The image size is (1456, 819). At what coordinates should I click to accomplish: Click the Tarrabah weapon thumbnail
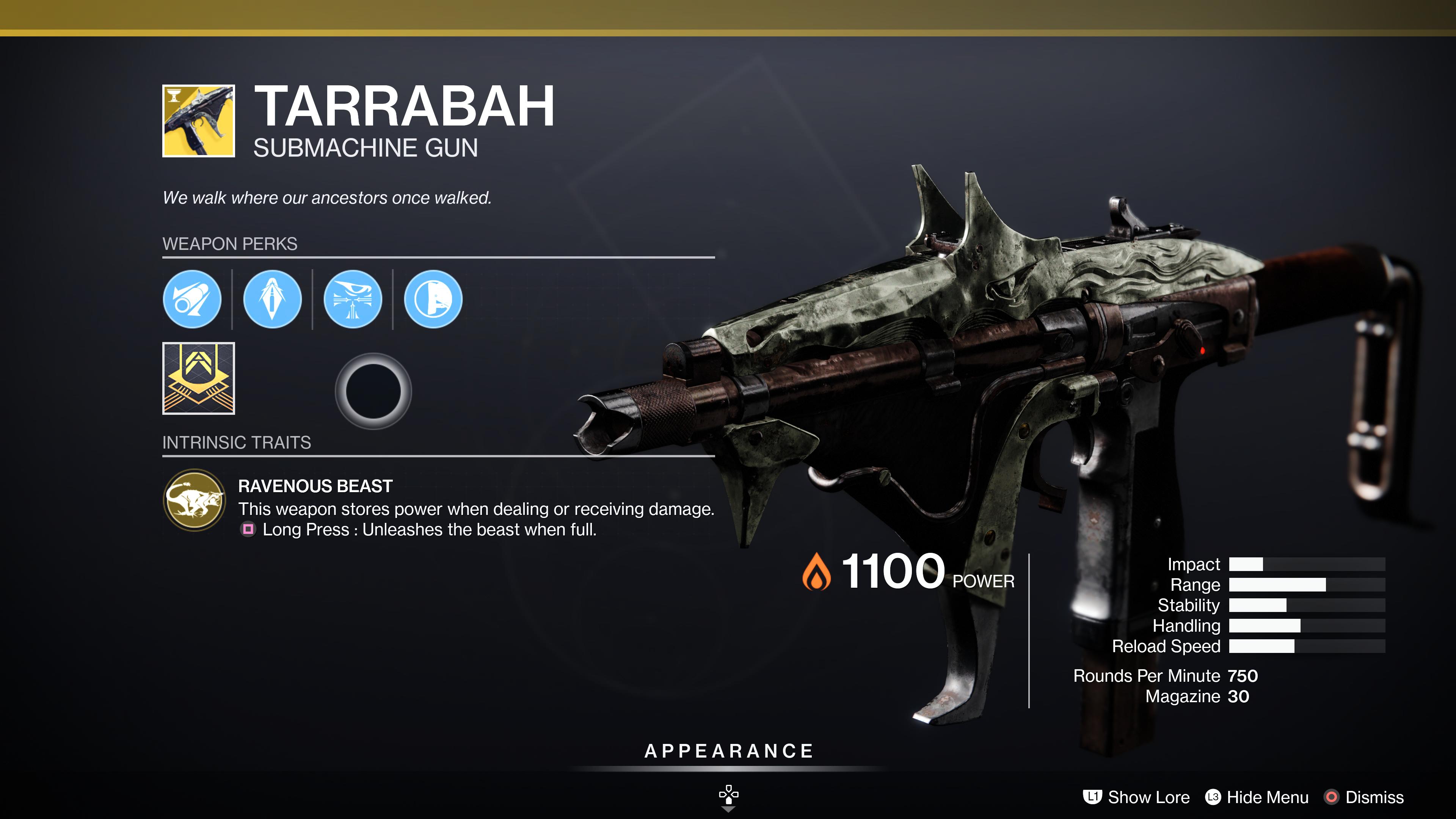tap(198, 121)
